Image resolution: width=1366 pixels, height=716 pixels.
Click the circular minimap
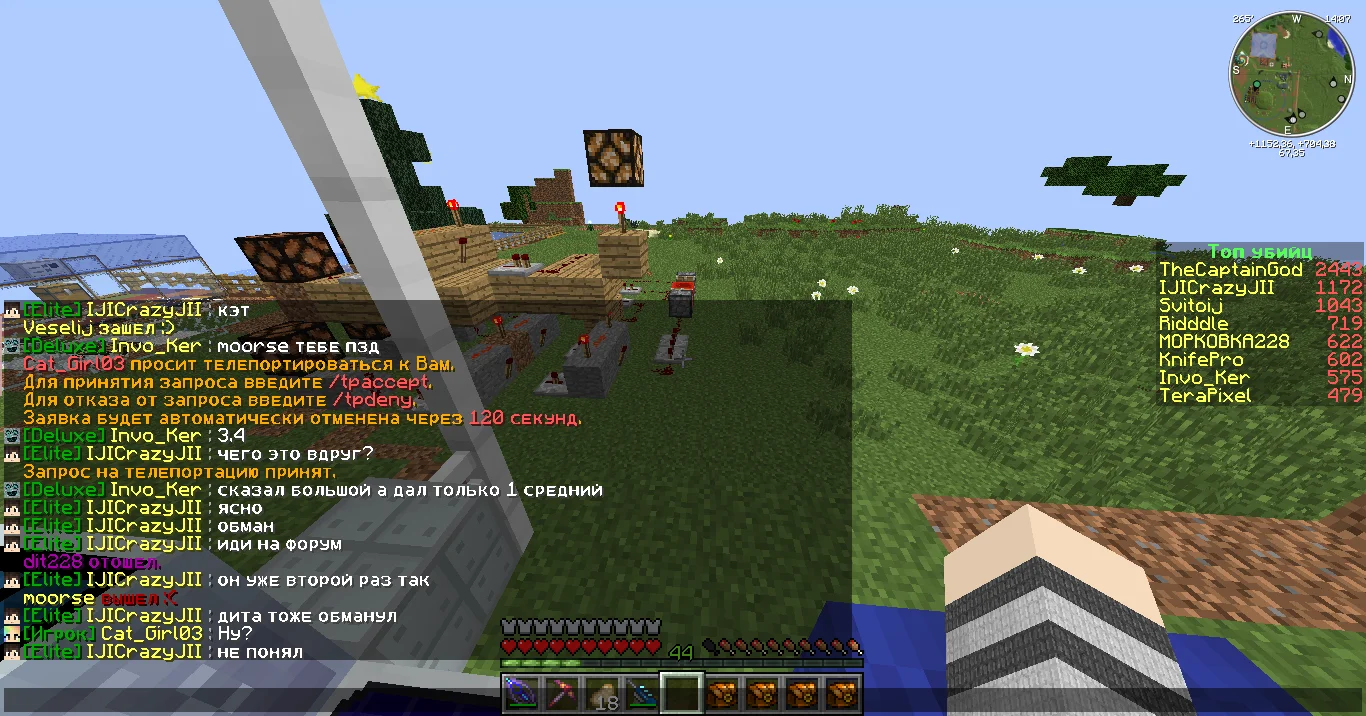(x=1291, y=77)
